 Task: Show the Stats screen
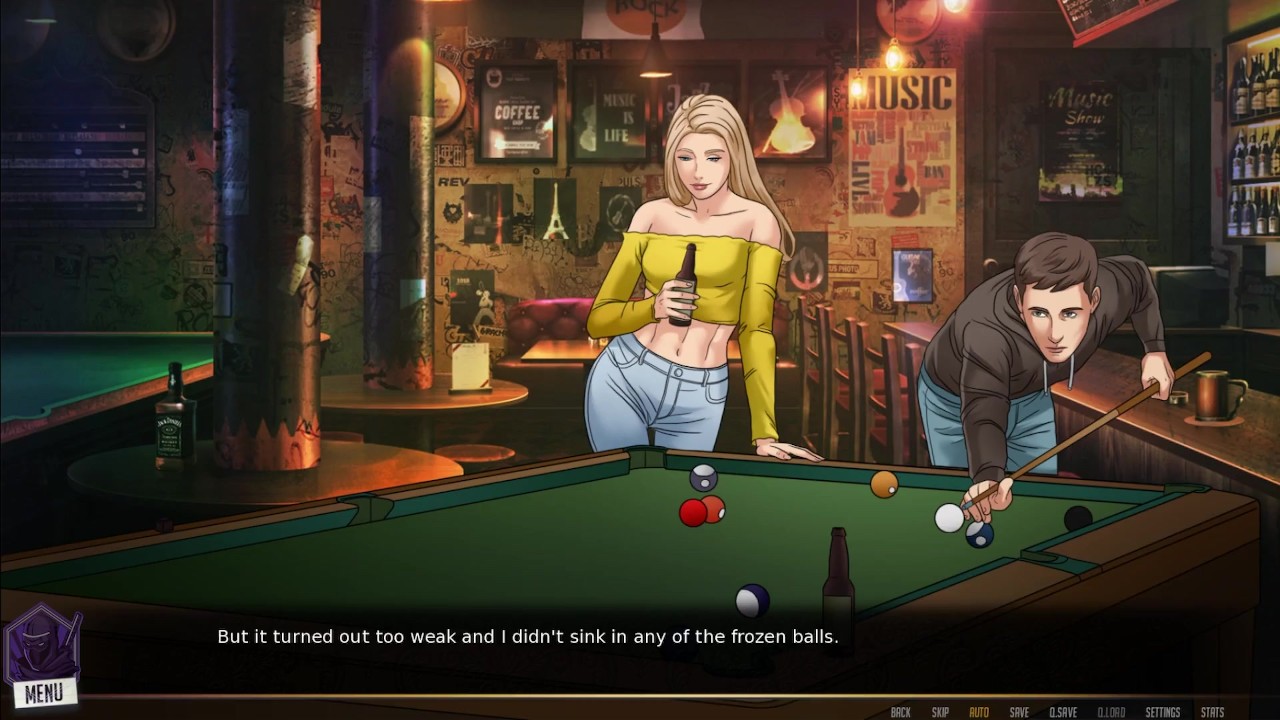[x=1212, y=712]
